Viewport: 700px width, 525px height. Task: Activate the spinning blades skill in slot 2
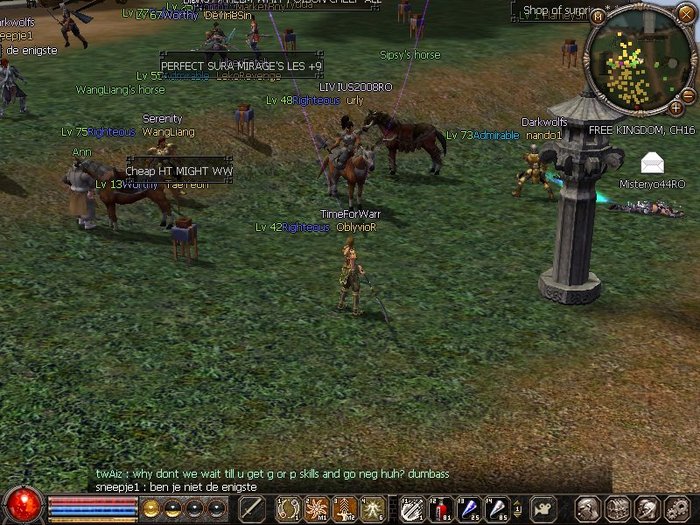(x=317, y=508)
